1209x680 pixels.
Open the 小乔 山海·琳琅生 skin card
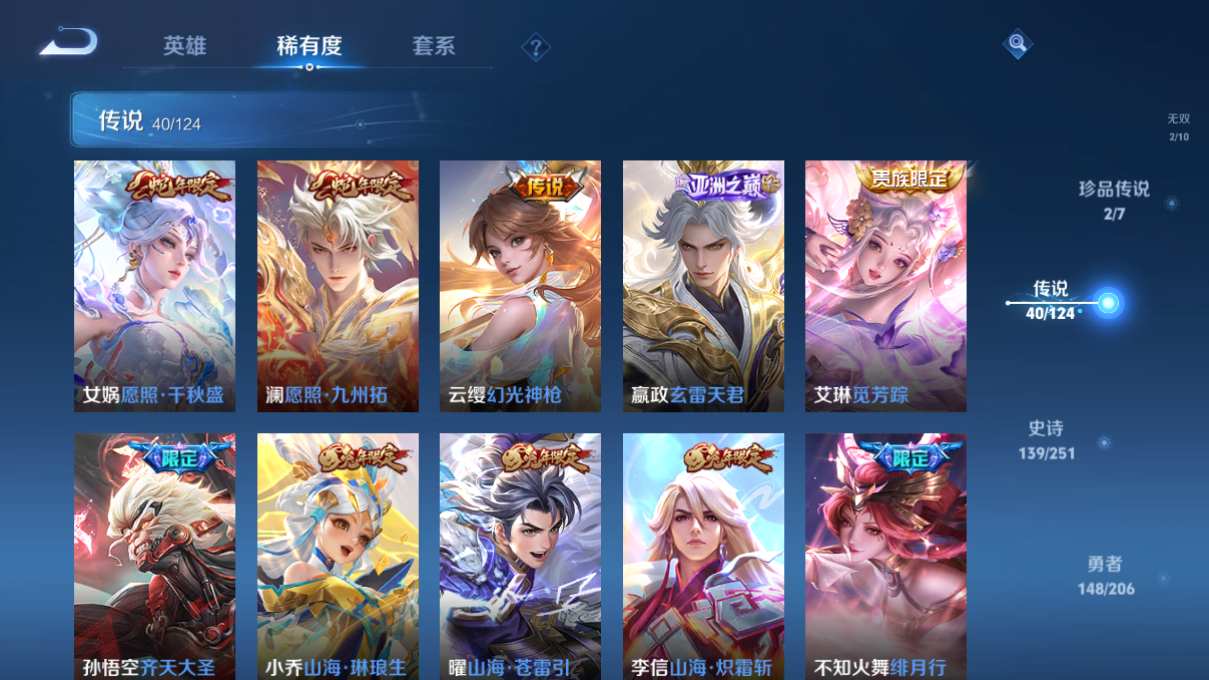338,556
